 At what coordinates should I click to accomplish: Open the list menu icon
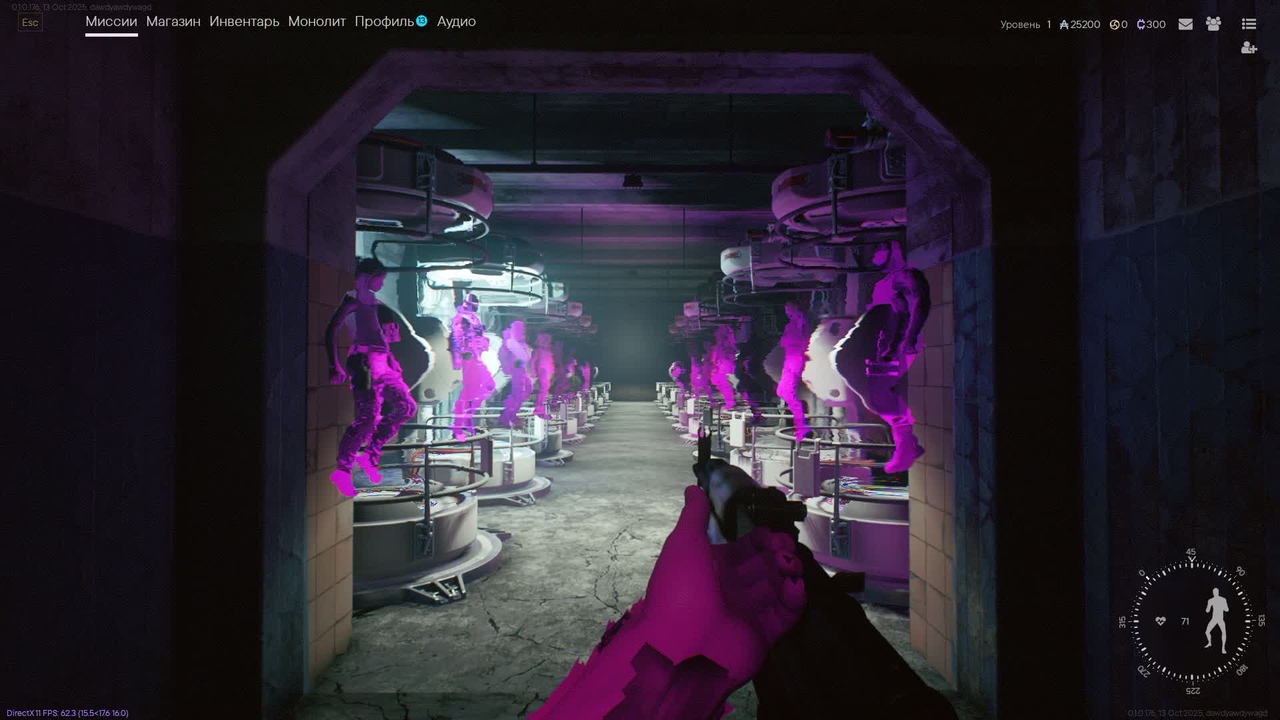tap(1248, 24)
